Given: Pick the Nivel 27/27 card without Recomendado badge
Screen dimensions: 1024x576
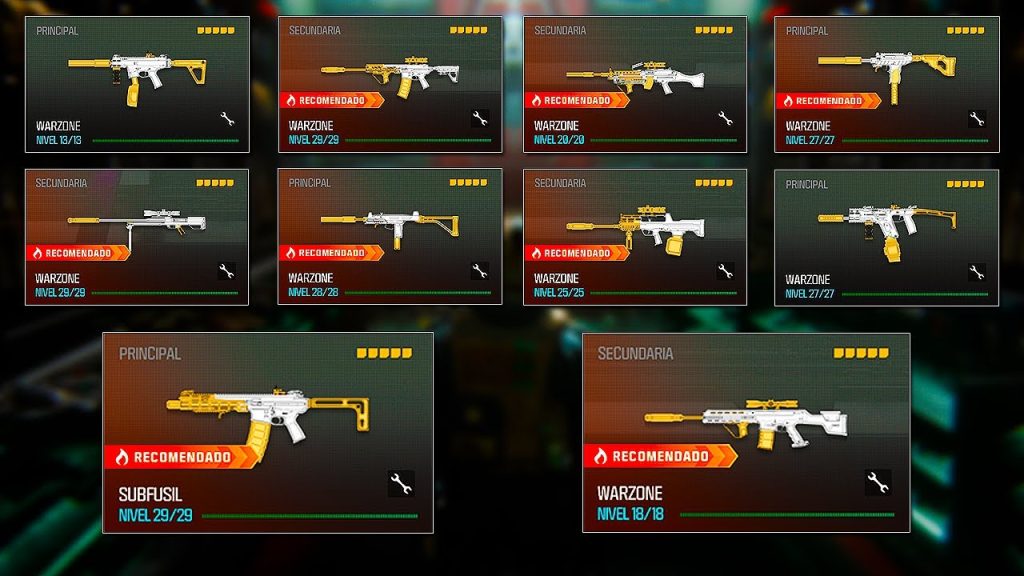Looking at the screenshot, I should click(x=886, y=236).
